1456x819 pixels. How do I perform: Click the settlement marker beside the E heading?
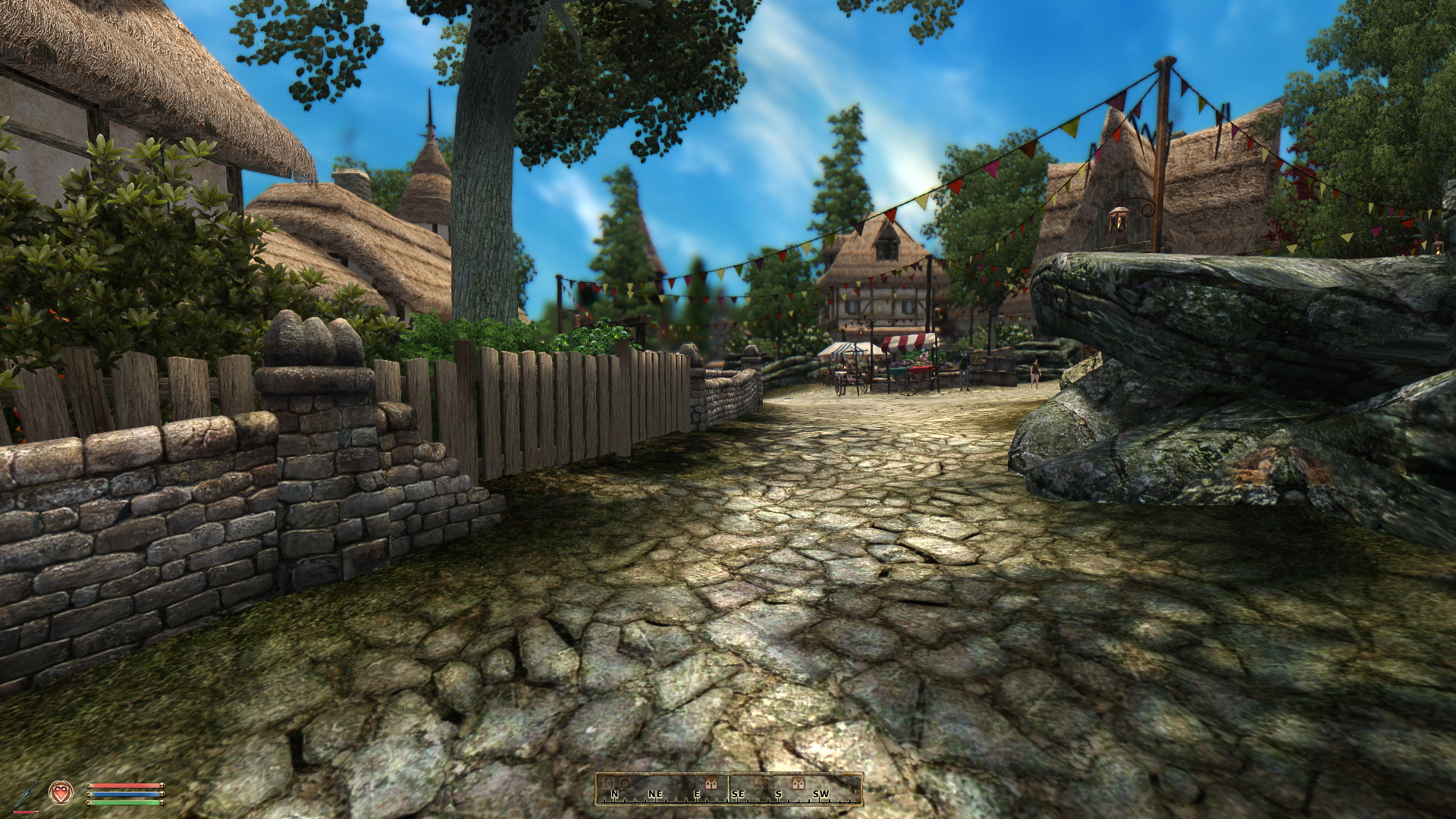click(x=711, y=783)
